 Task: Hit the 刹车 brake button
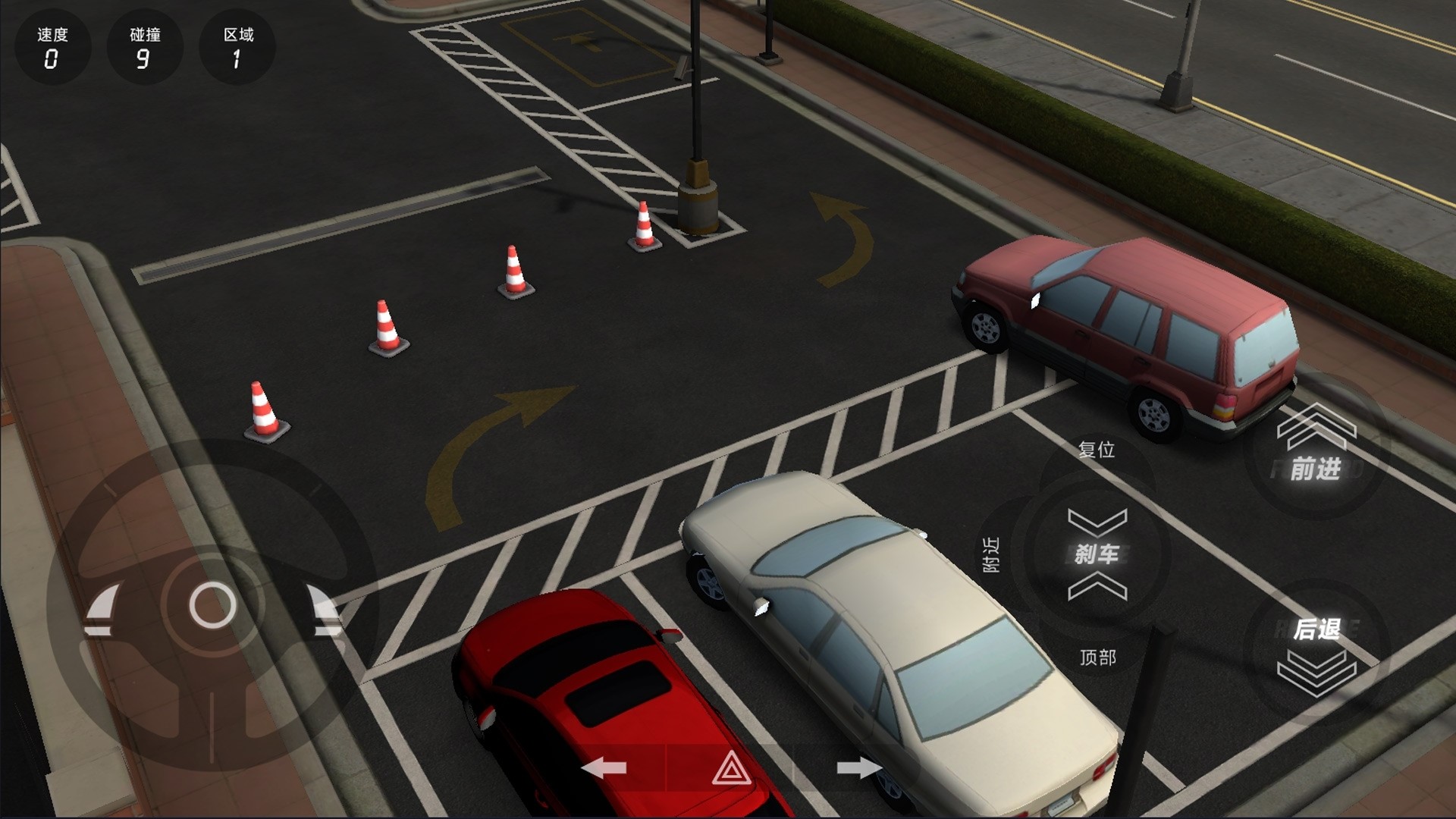coord(1097,554)
